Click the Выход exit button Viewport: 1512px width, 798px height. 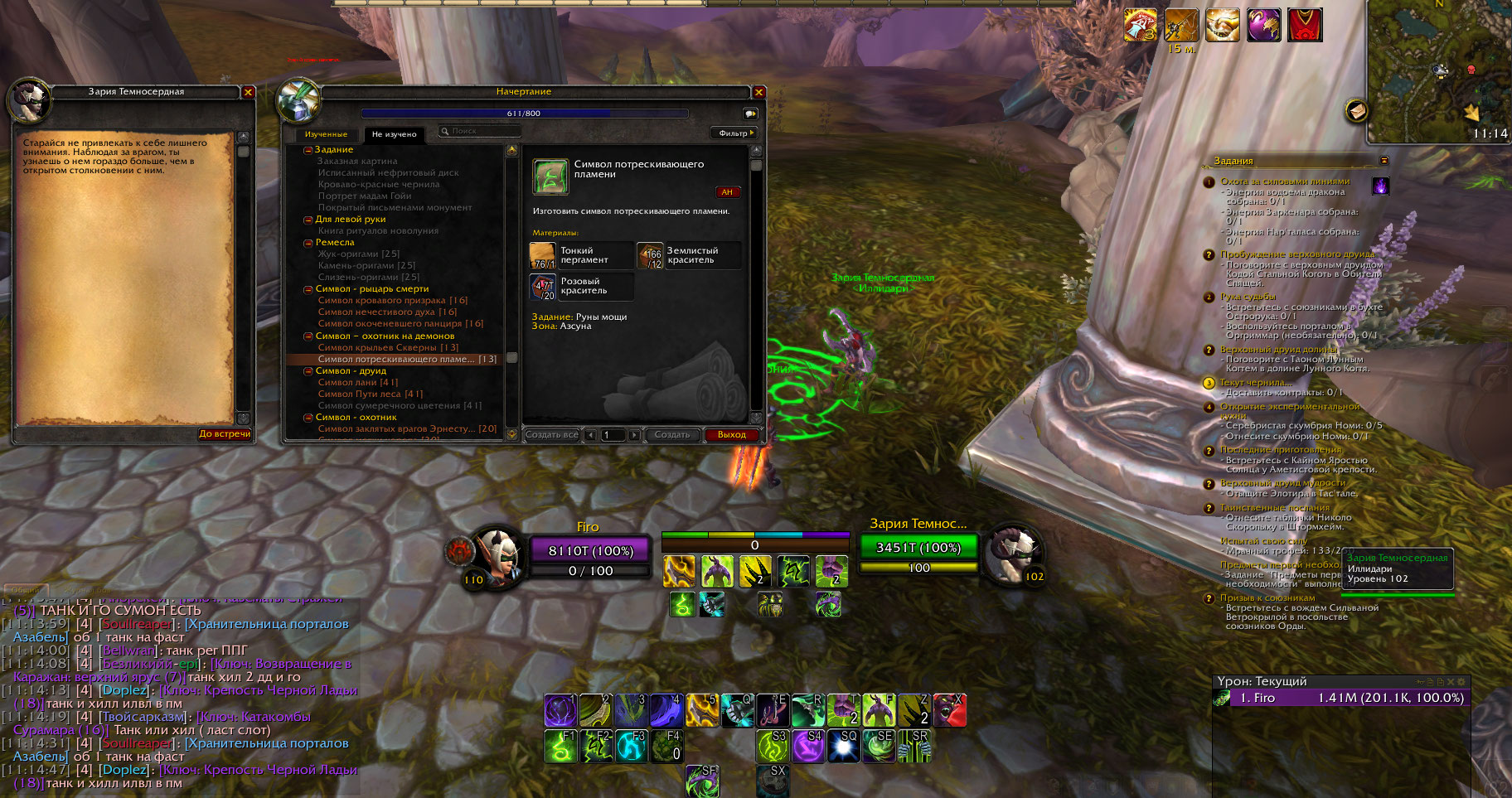pos(731,435)
